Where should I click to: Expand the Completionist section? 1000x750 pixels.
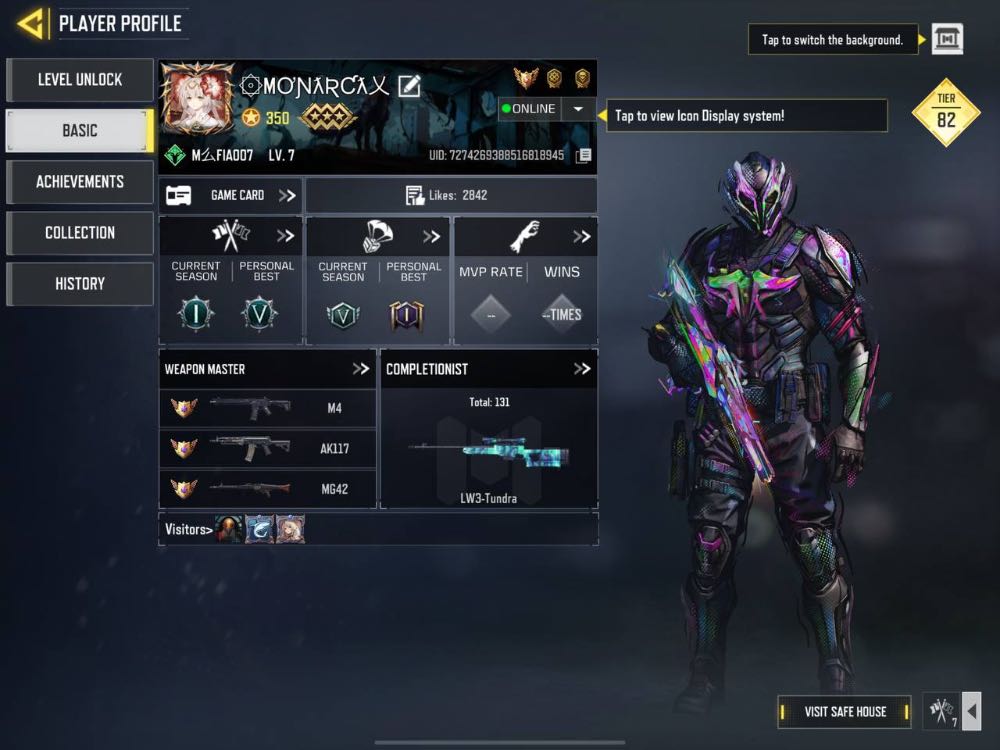pyautogui.click(x=582, y=369)
